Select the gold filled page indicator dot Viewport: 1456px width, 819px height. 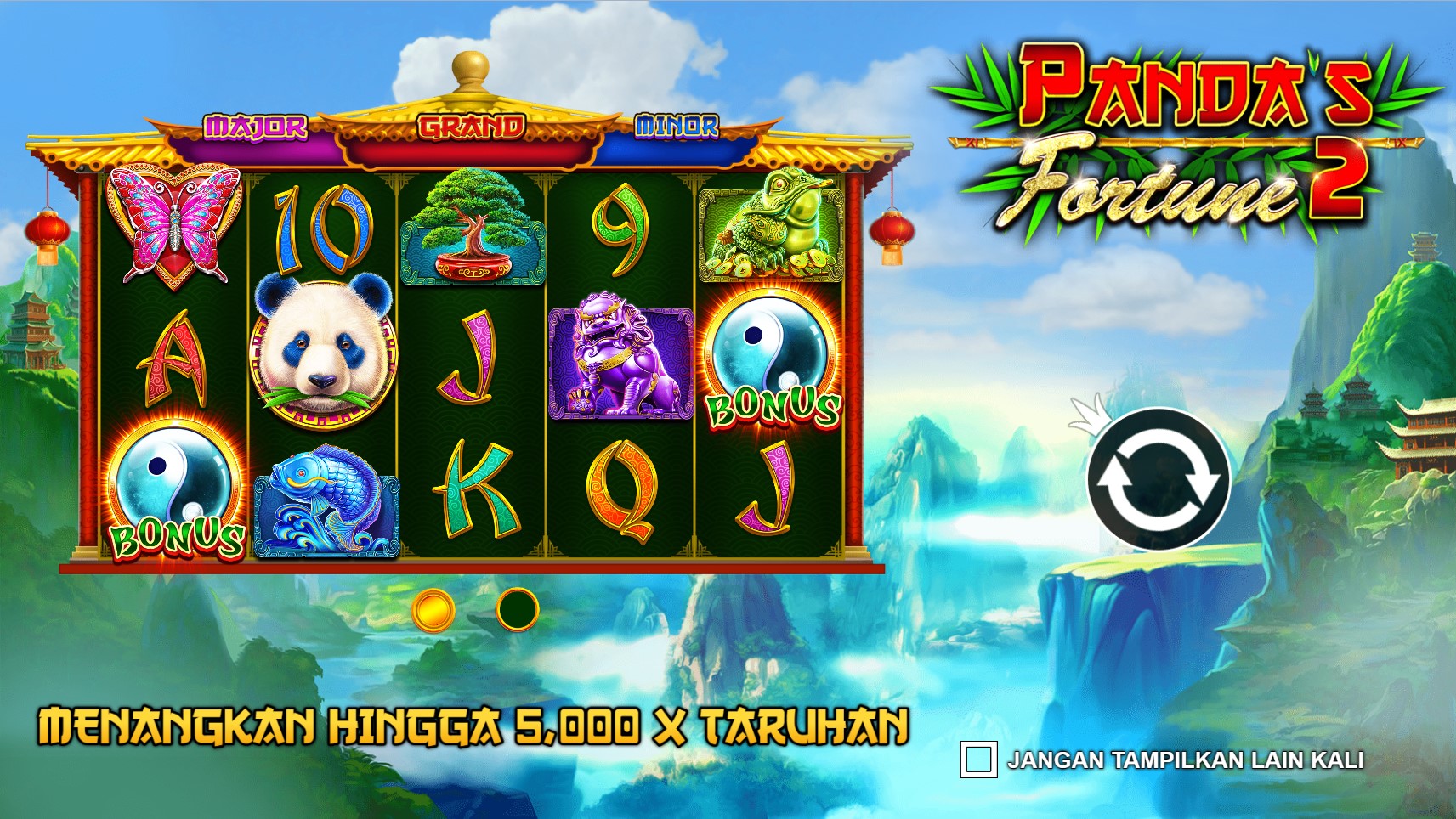tap(433, 609)
